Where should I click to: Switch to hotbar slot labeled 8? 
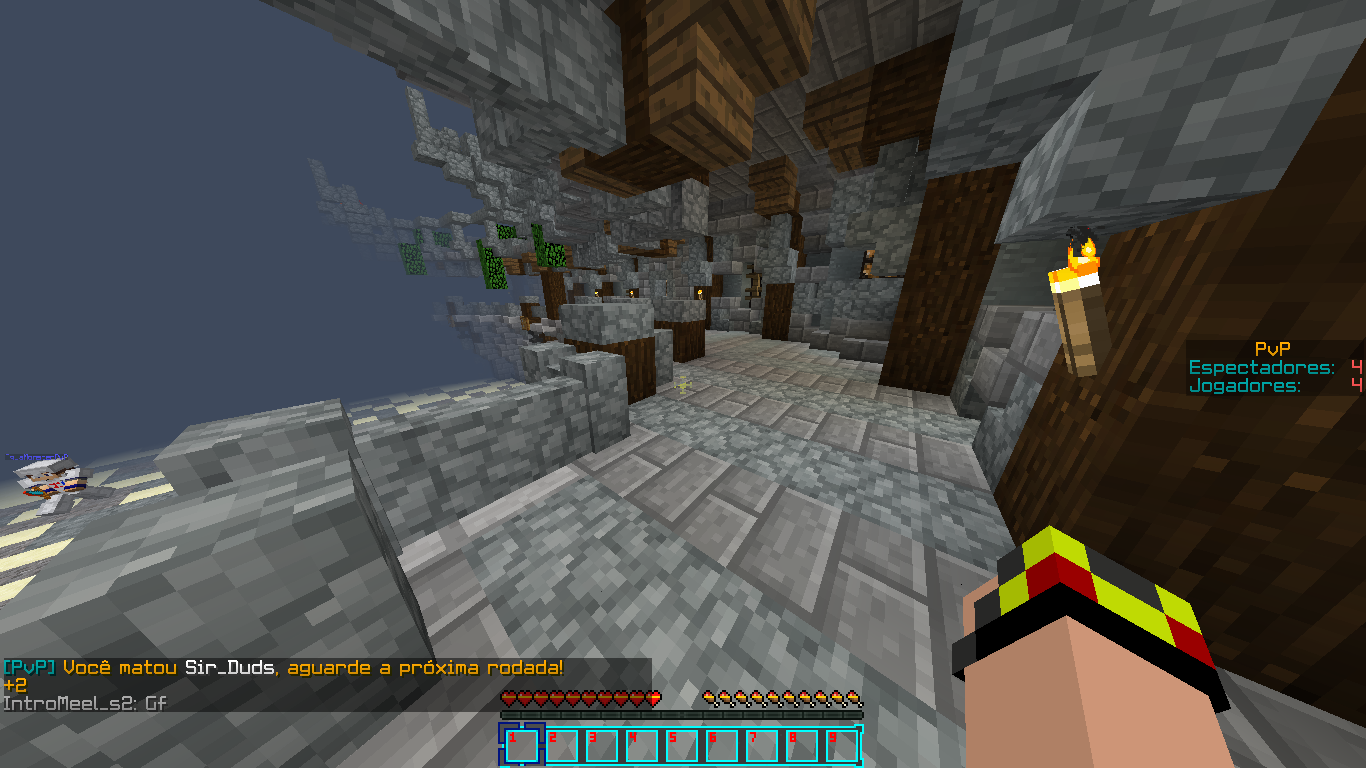coord(801,746)
